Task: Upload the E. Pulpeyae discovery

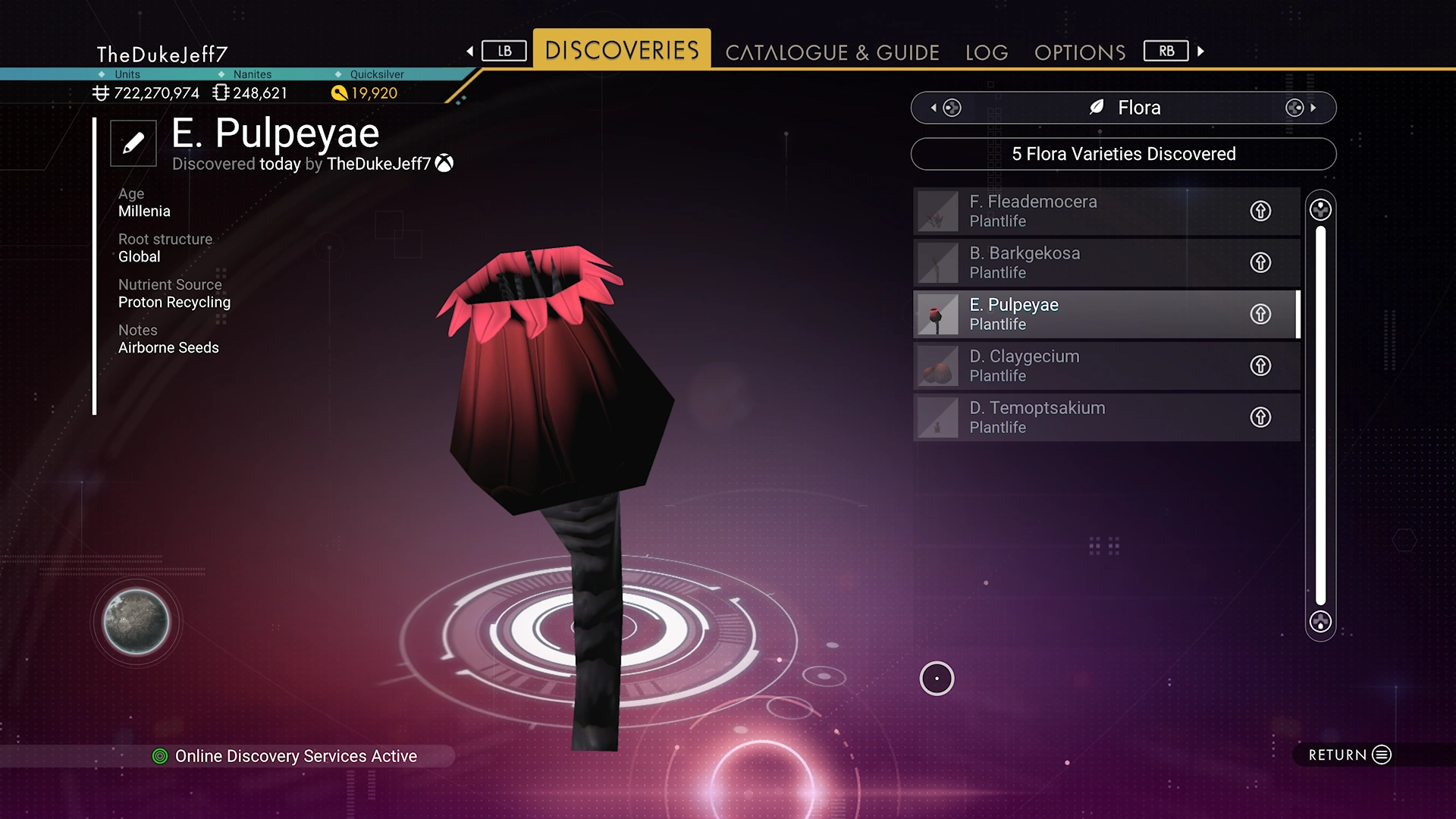Action: pyautogui.click(x=1260, y=314)
